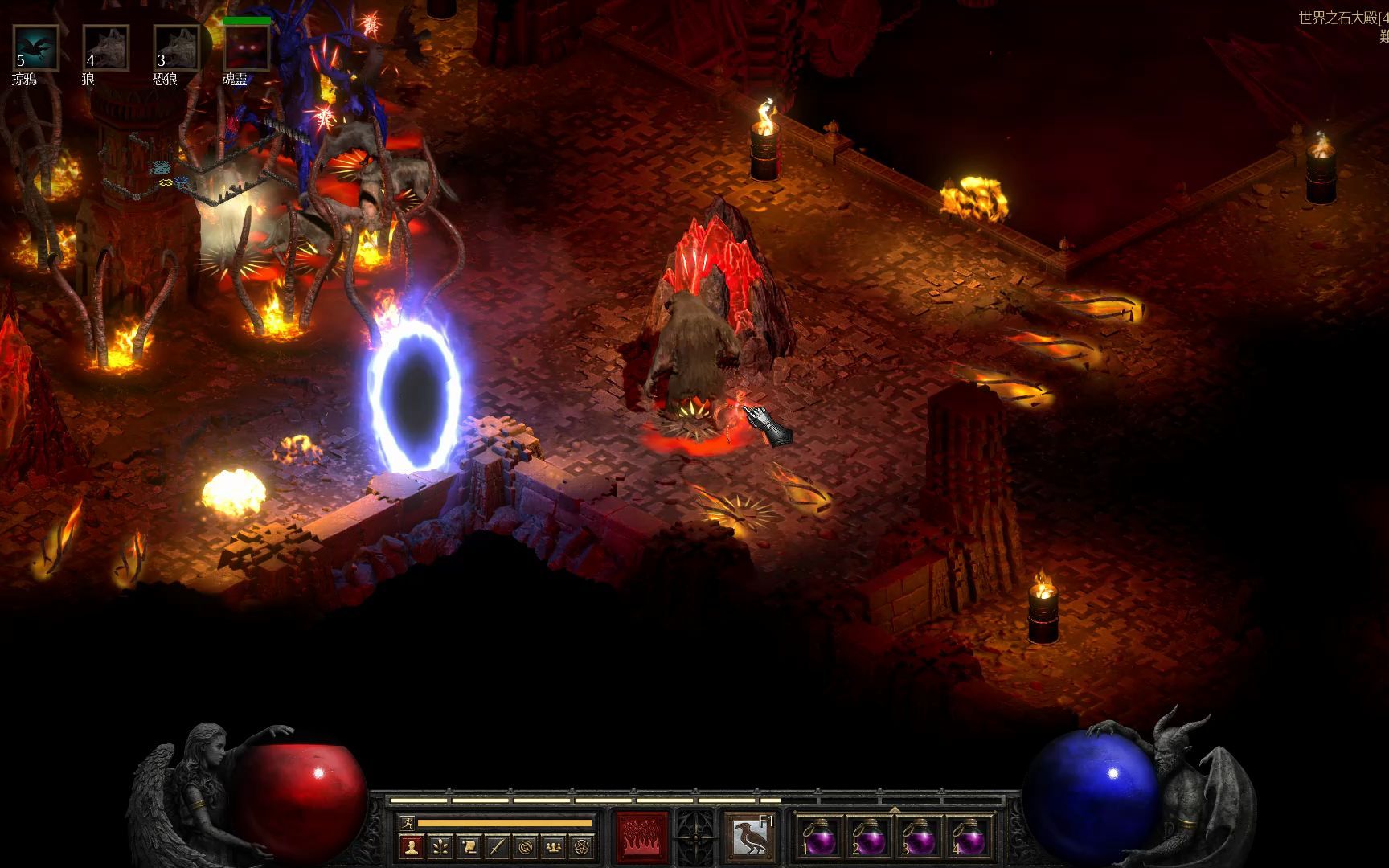Select the spirit (魂靈) summon portrait

247,48
